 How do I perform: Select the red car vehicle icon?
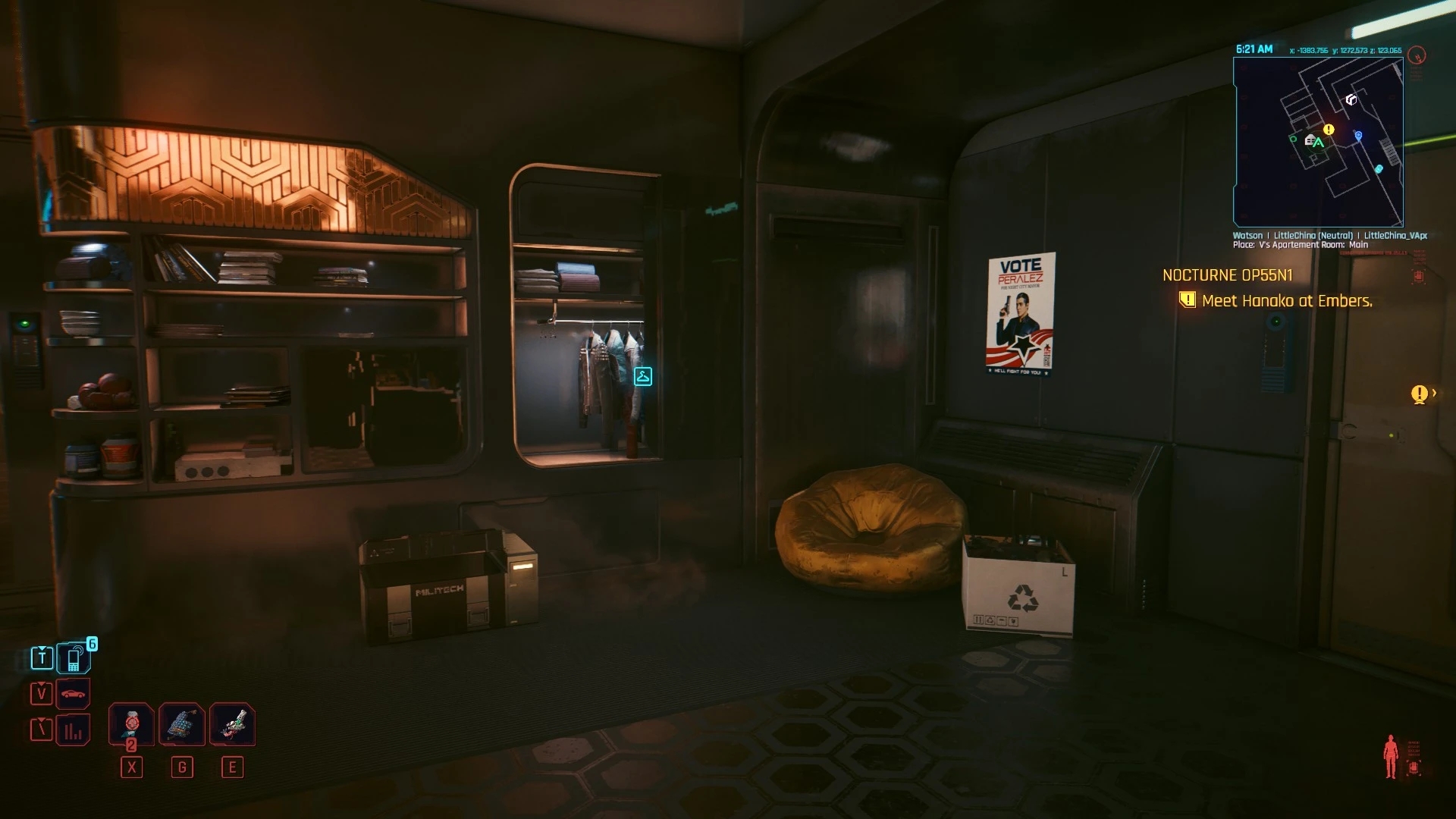(74, 694)
